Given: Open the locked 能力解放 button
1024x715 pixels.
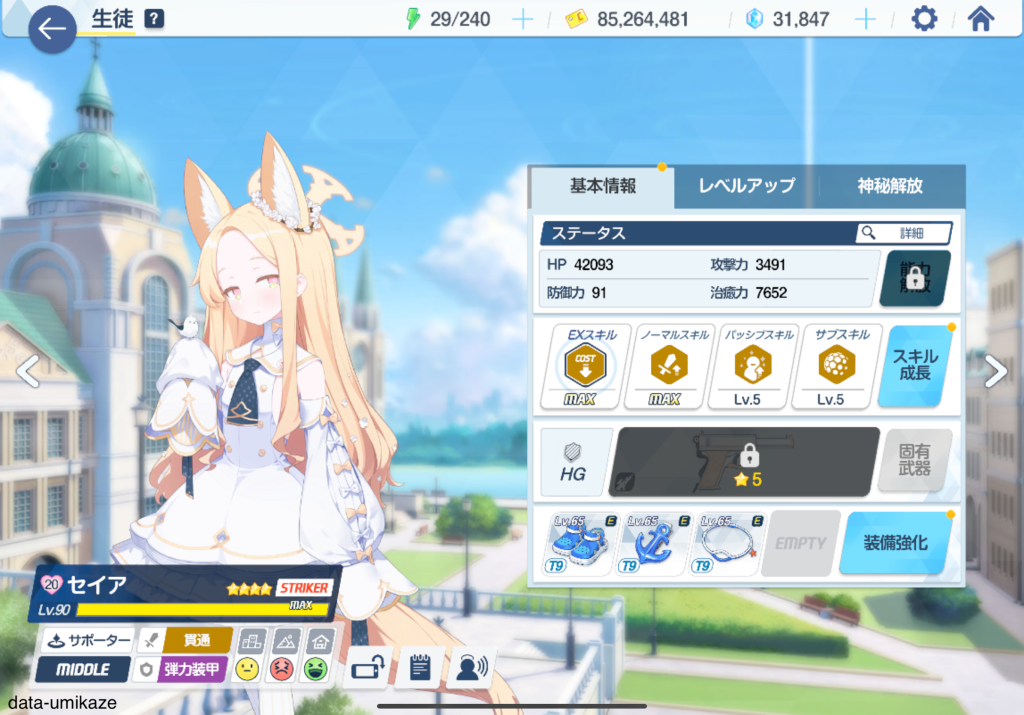Looking at the screenshot, I should 914,278.
